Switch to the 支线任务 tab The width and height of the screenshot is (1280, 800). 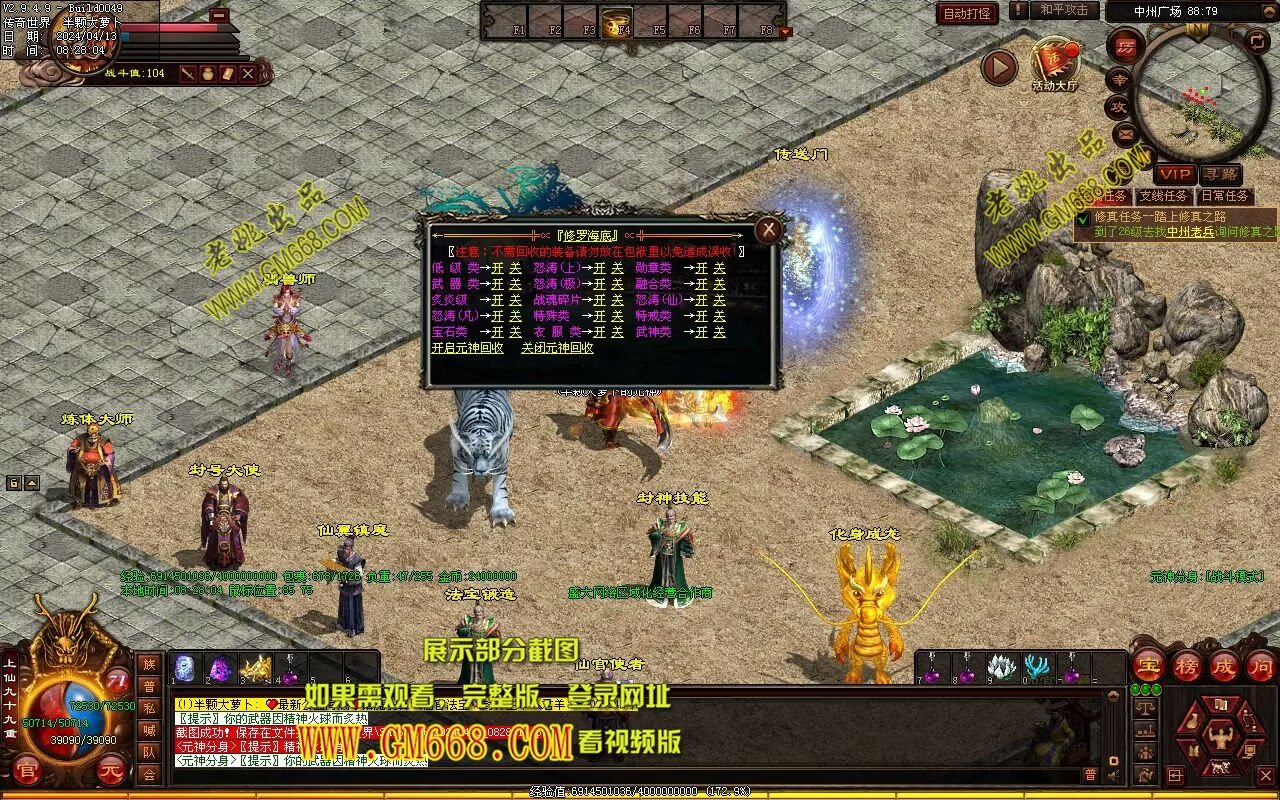click(x=1164, y=196)
